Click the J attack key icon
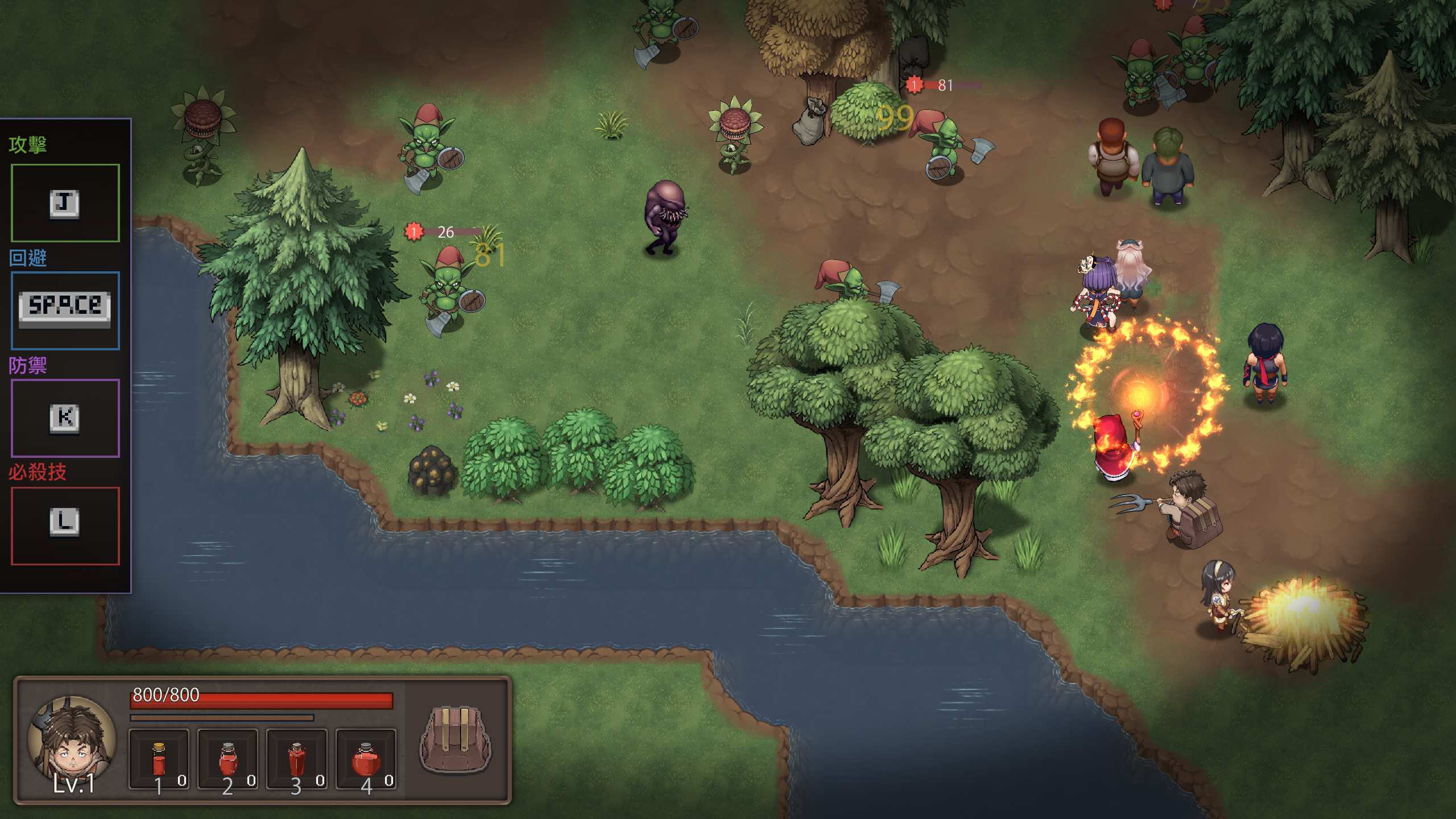Screen dimensions: 1456x819 point(64,203)
